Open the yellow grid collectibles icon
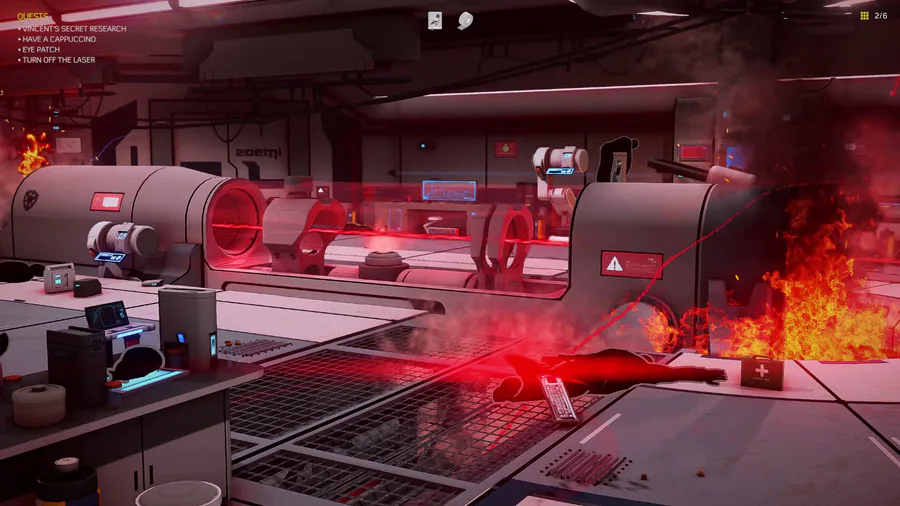The width and height of the screenshot is (900, 506). pyautogui.click(x=864, y=16)
